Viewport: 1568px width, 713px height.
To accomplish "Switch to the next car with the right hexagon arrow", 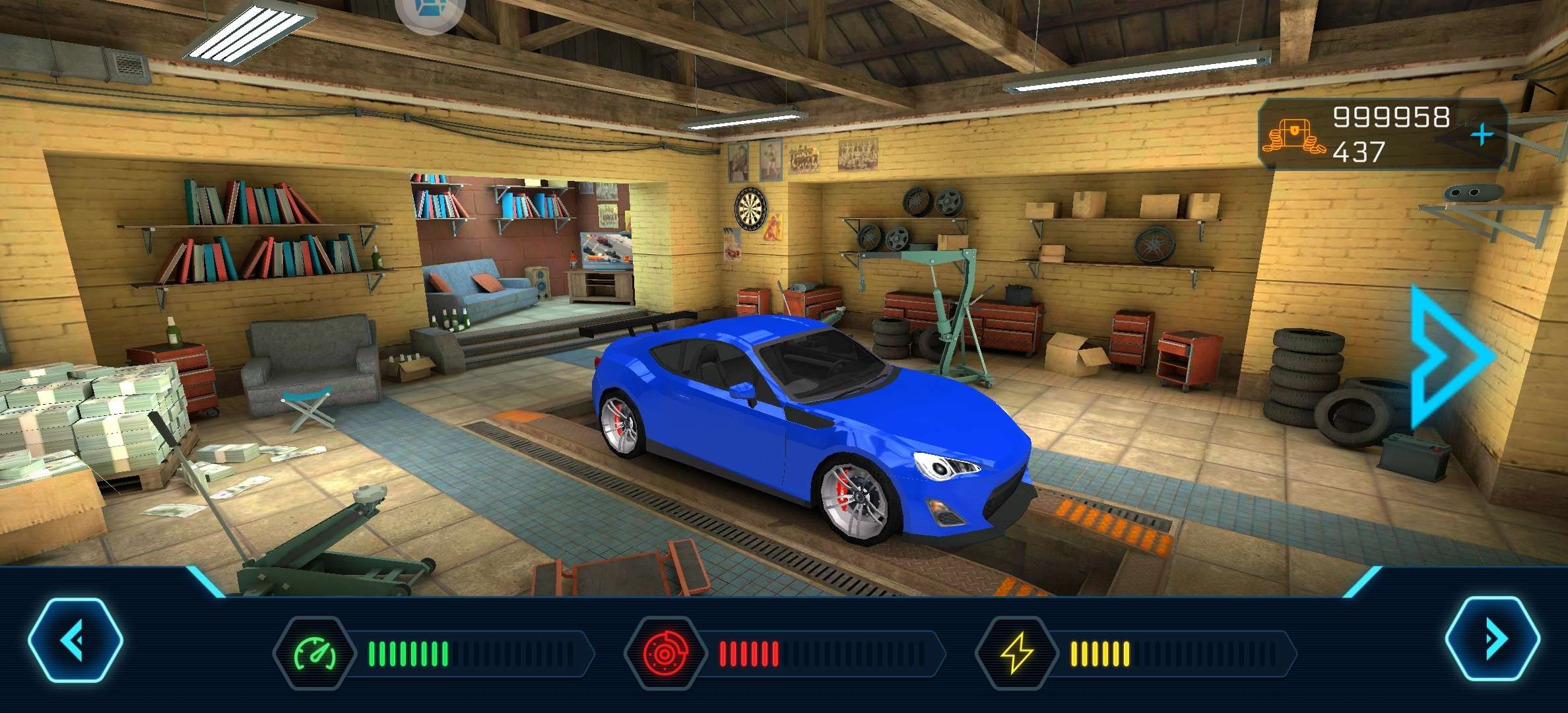I will point(1492,638).
